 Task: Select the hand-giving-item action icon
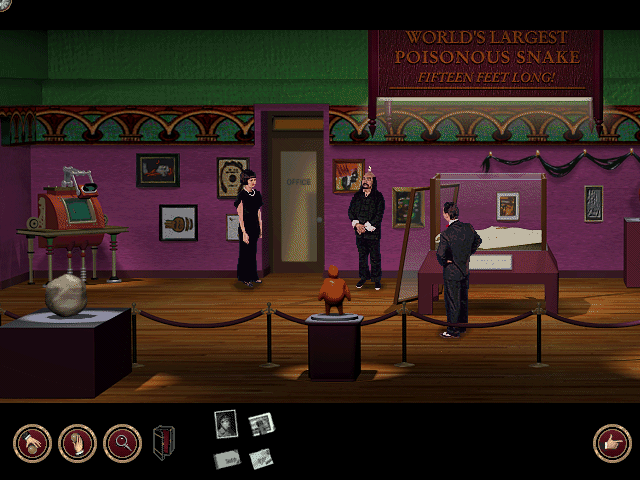tap(32, 443)
